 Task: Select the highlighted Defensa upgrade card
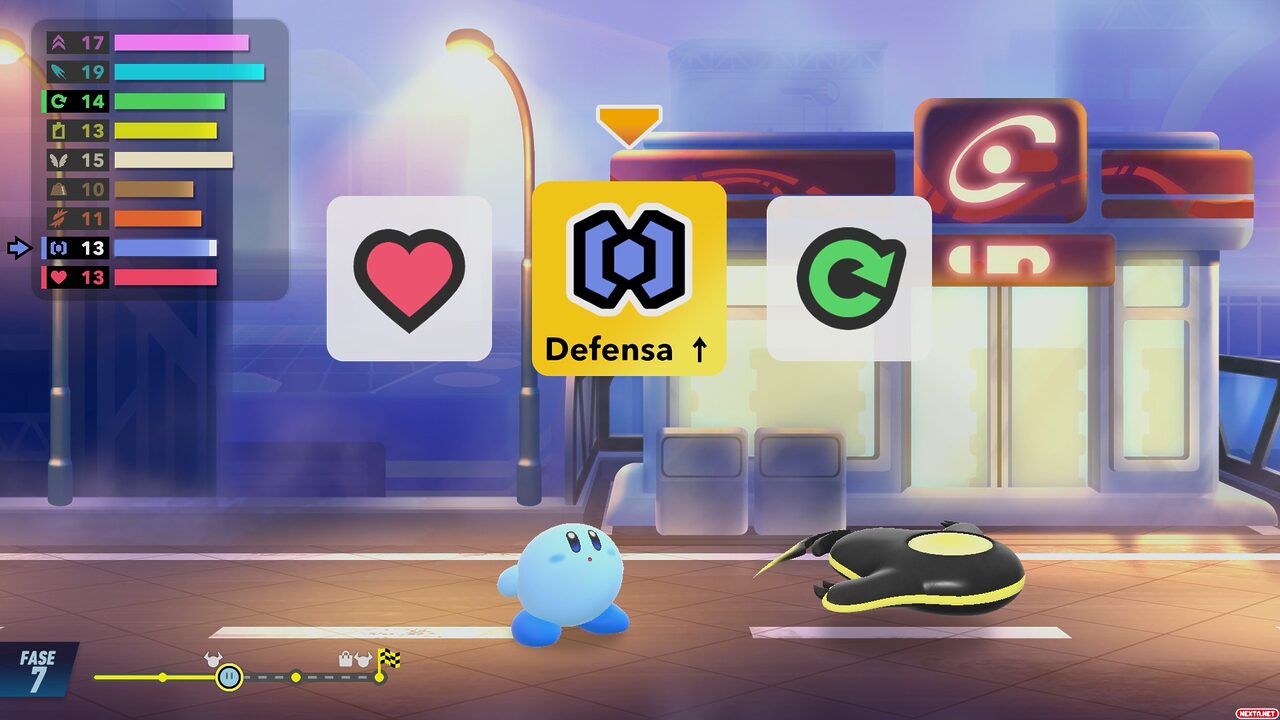click(629, 278)
